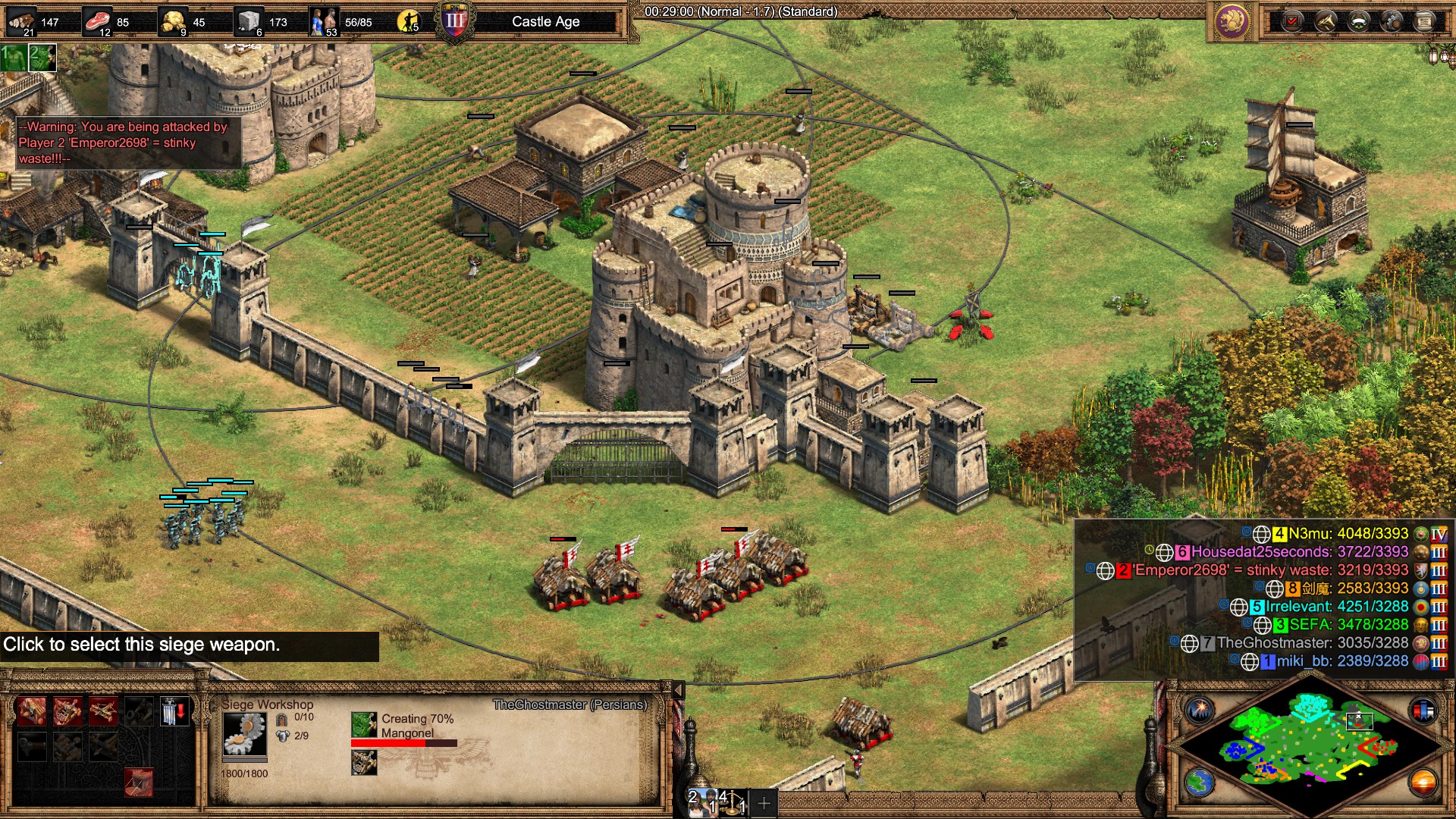This screenshot has width=1456, height=819.
Task: Open the objectives checkmark button
Action: point(1291,21)
